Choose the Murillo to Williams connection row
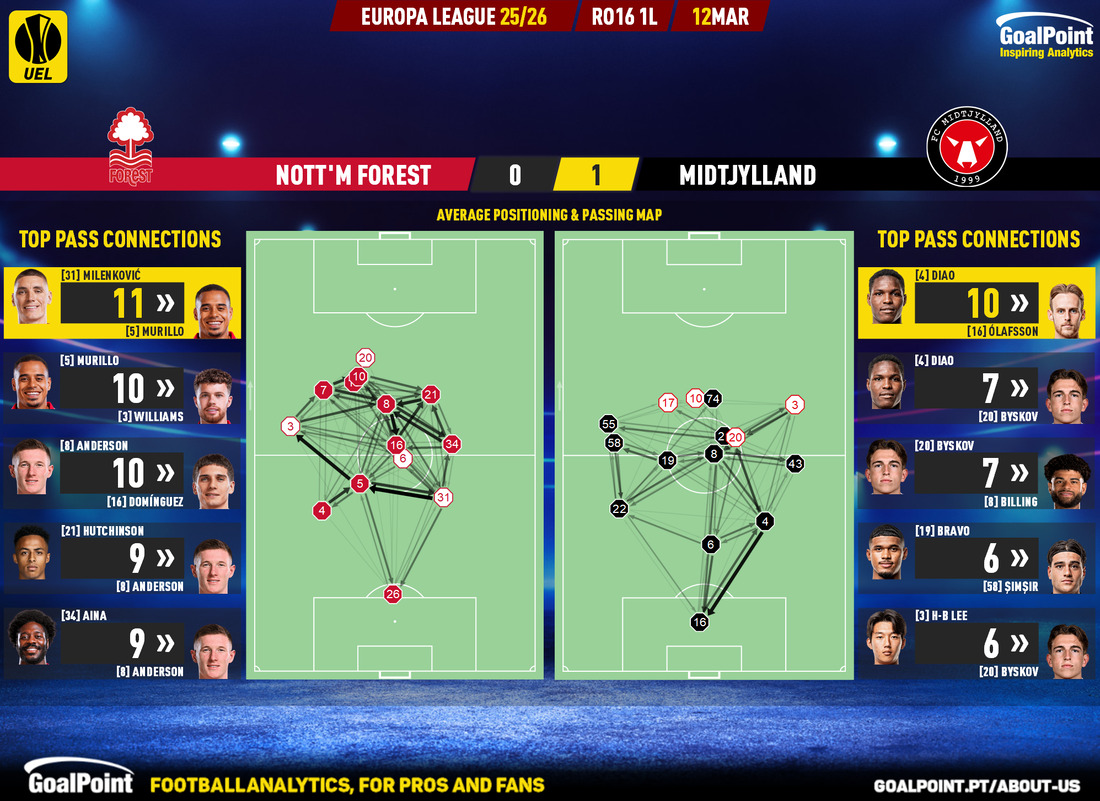1100x801 pixels. click(x=121, y=388)
